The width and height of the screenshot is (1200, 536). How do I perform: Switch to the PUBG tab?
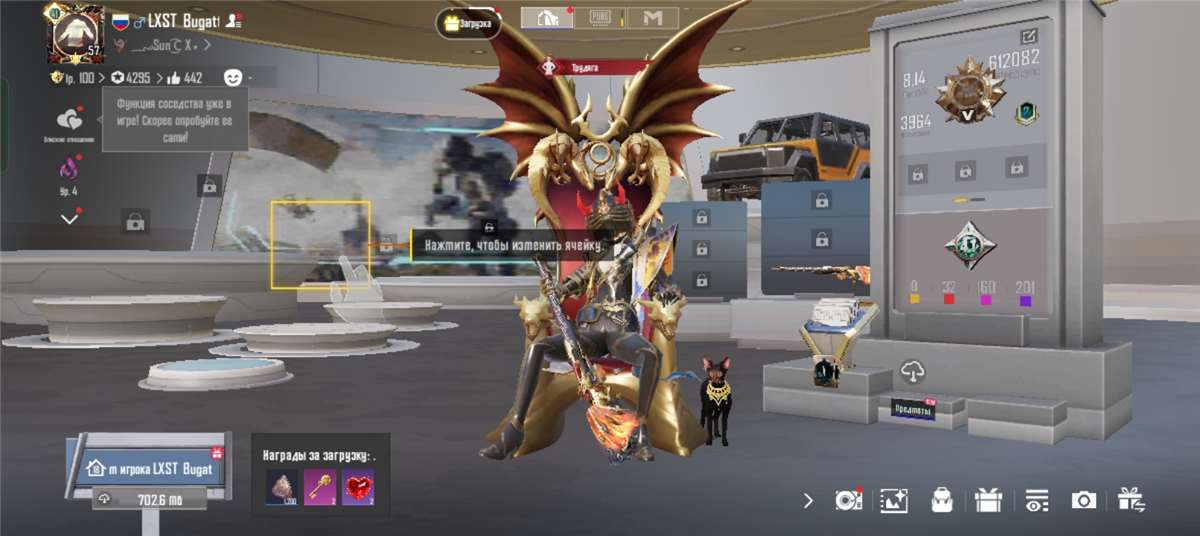[x=601, y=18]
